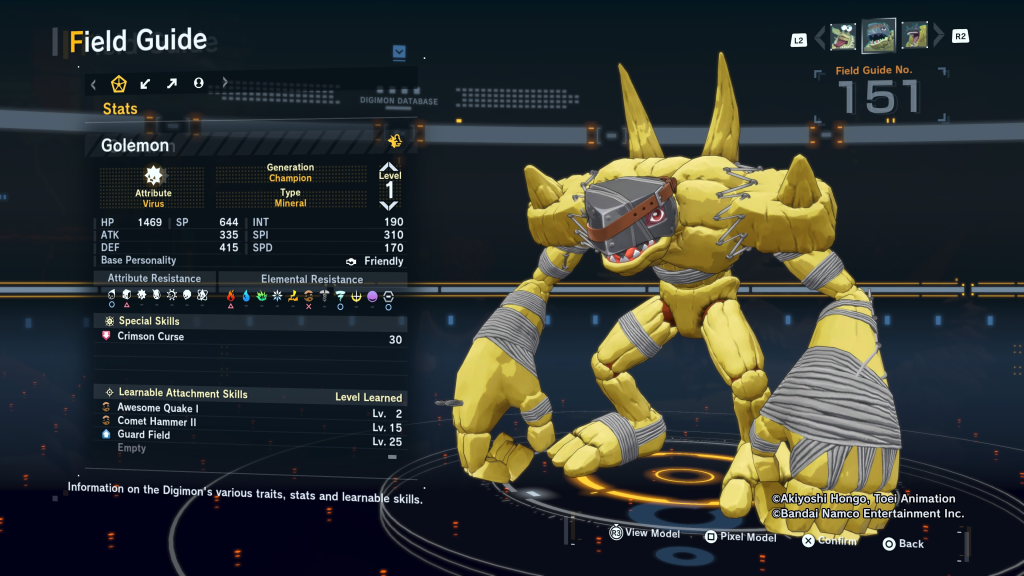Click the left chevron beside the tab icons
1024x576 pixels.
(94, 84)
